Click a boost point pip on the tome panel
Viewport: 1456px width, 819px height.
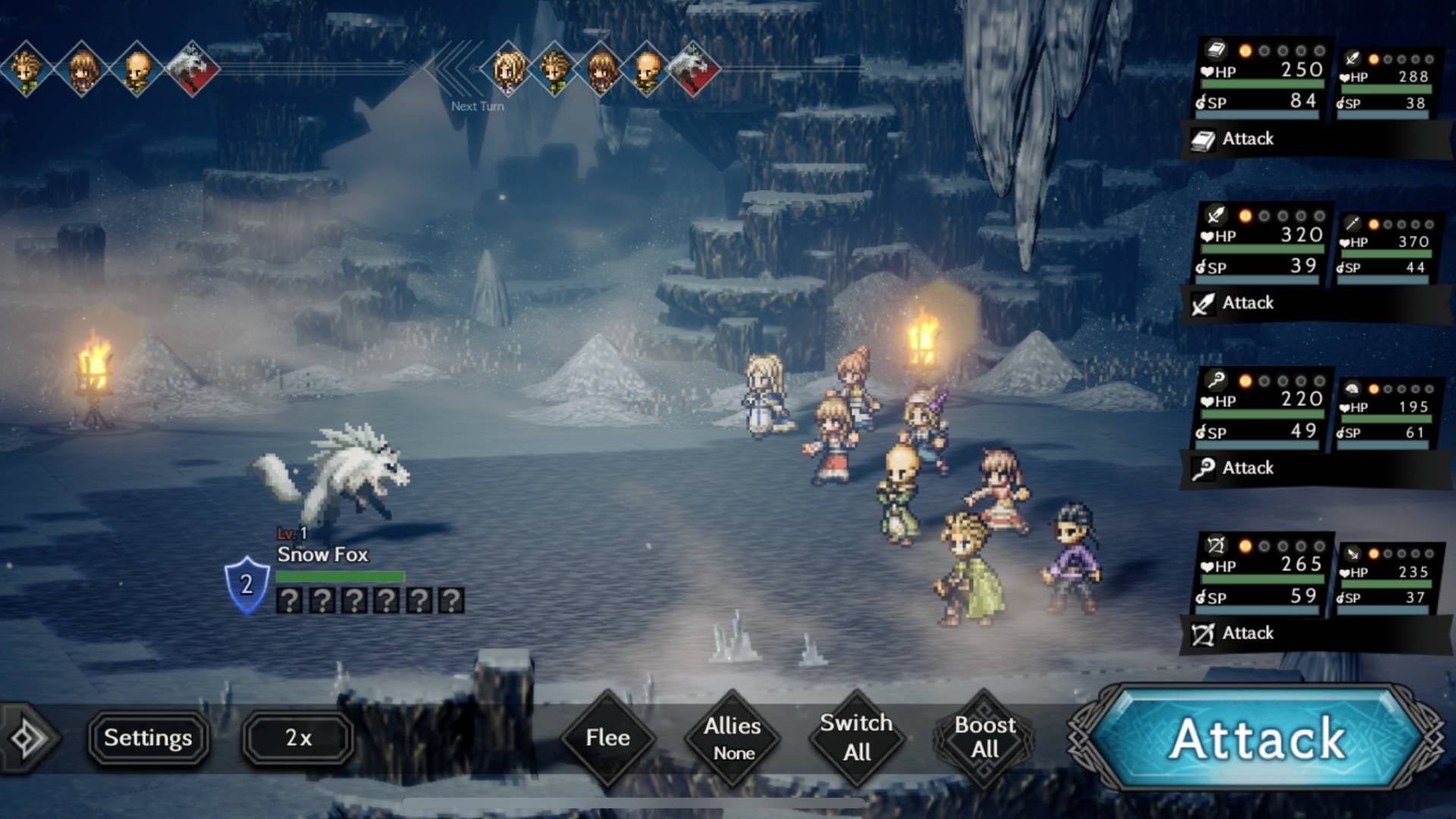pyautogui.click(x=1244, y=49)
